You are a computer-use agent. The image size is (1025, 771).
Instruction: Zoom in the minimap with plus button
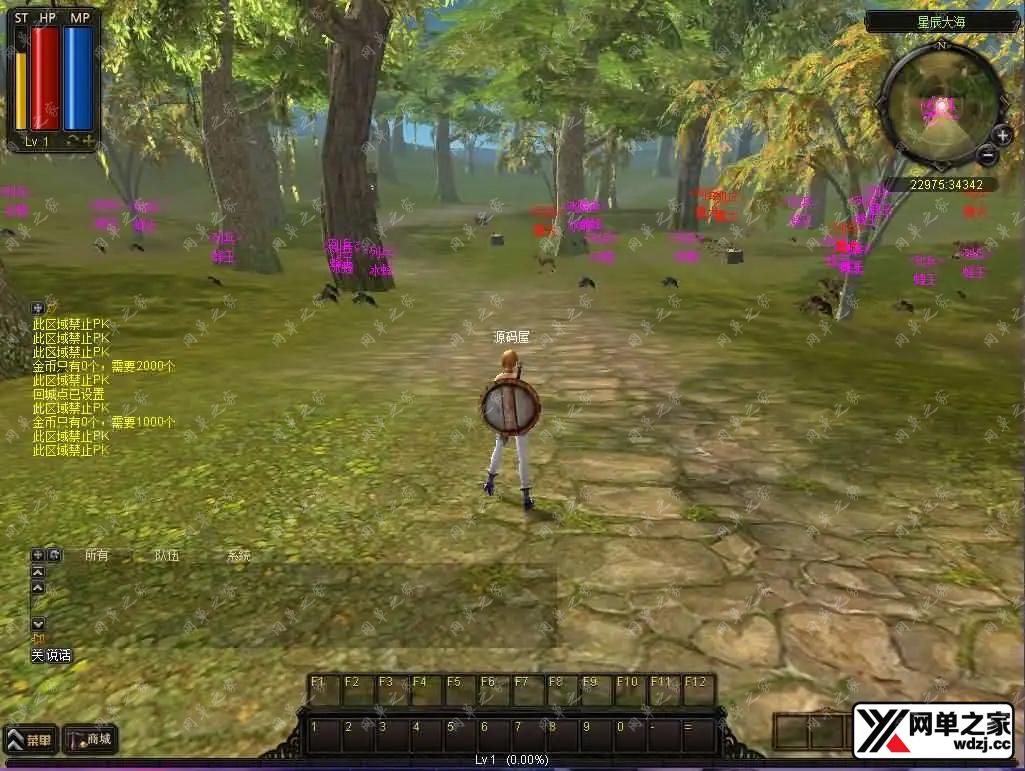pos(1002,135)
